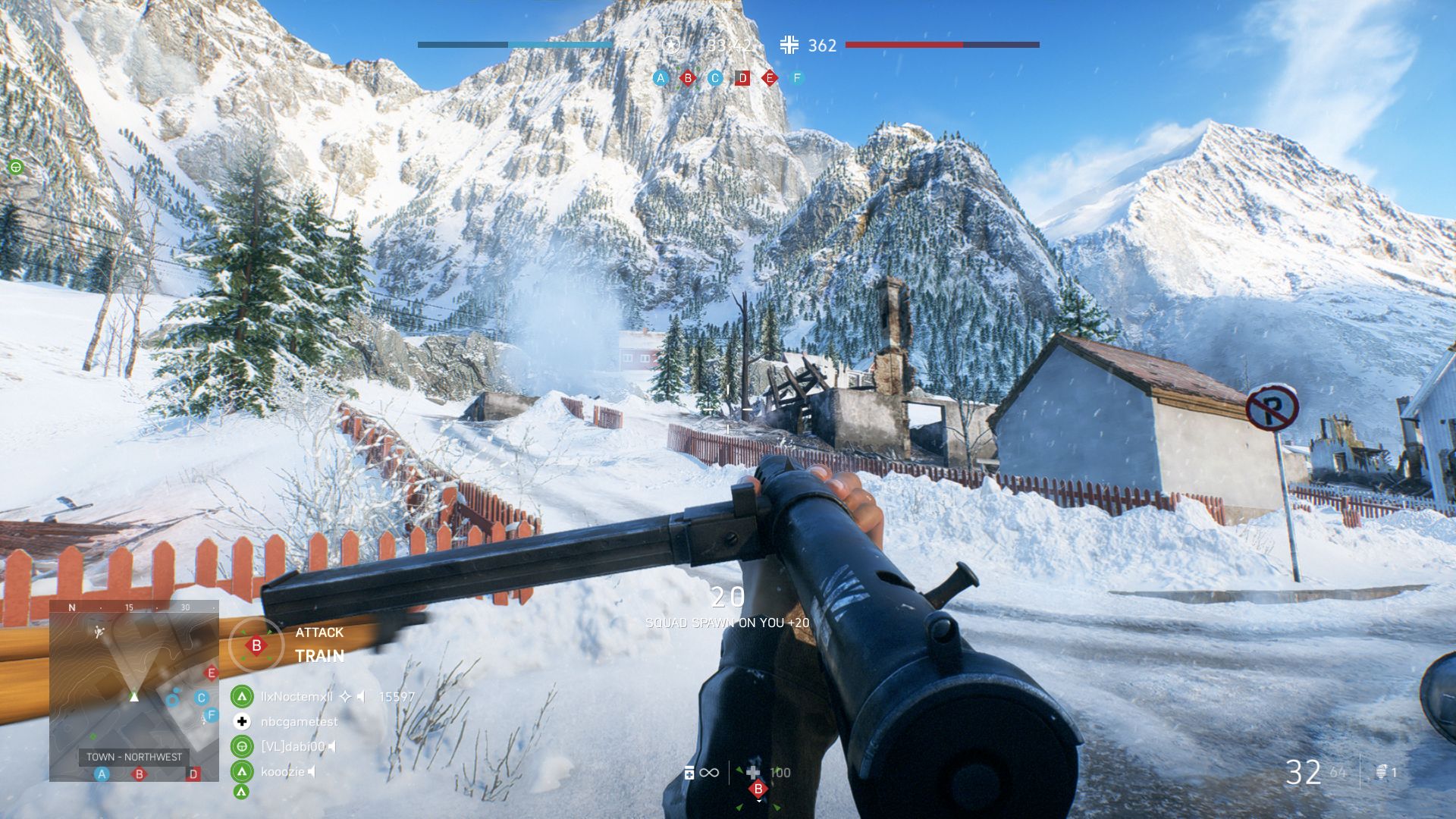Click the star emblem beside the timer
The image size is (1456, 819).
click(x=671, y=45)
